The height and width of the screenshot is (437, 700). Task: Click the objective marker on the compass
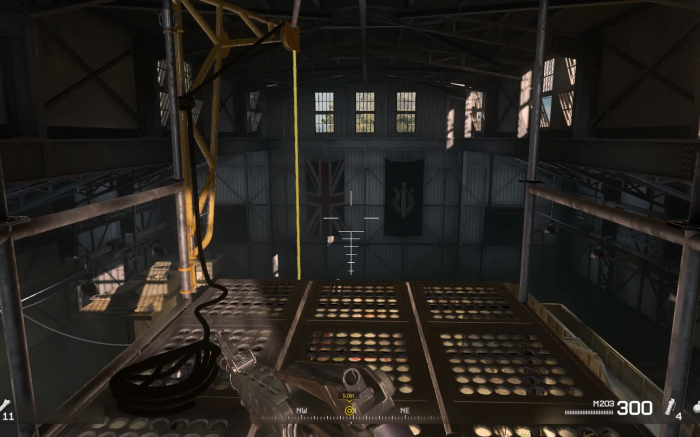coord(350,410)
